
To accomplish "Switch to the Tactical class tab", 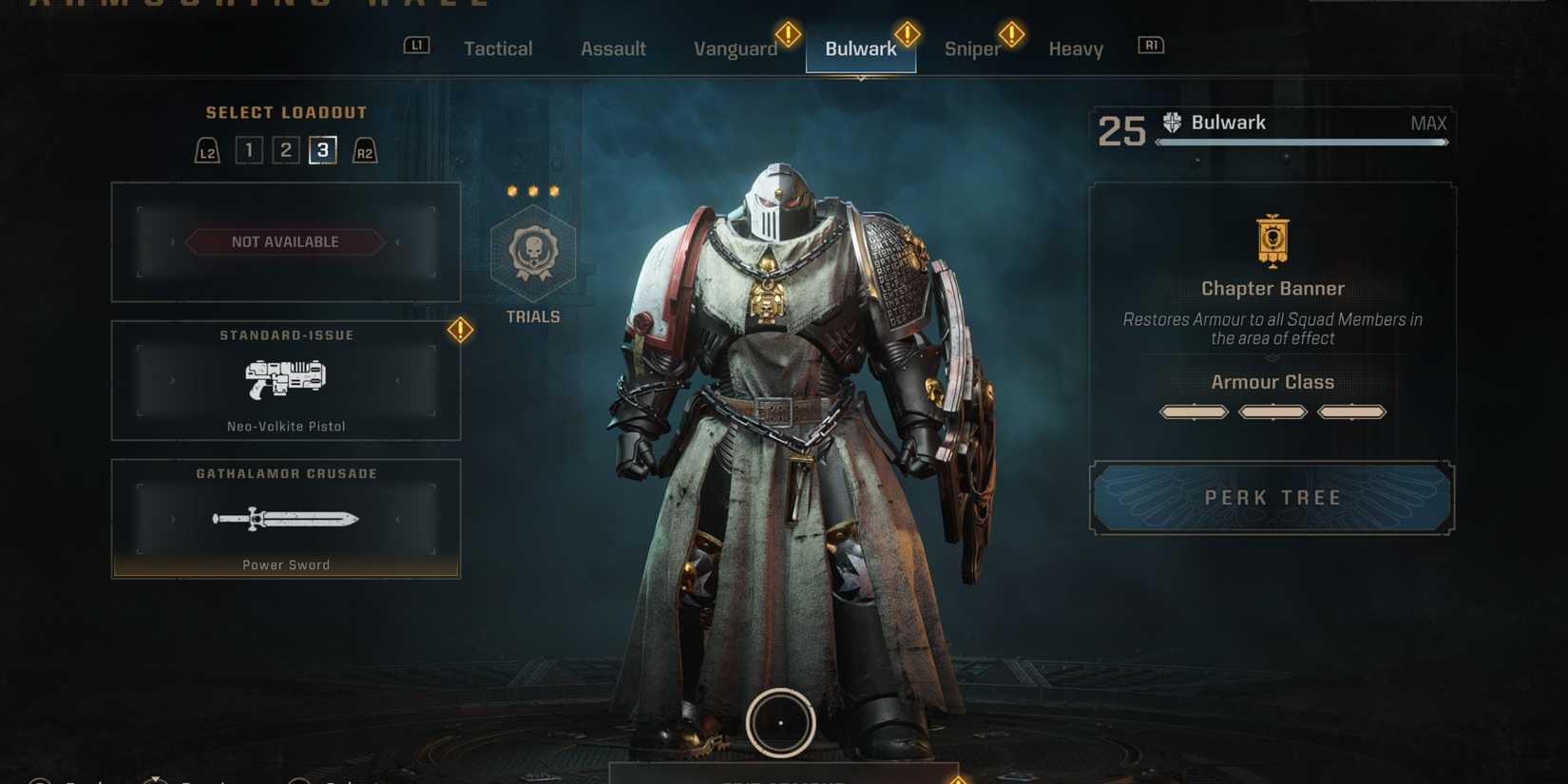I will [x=498, y=48].
